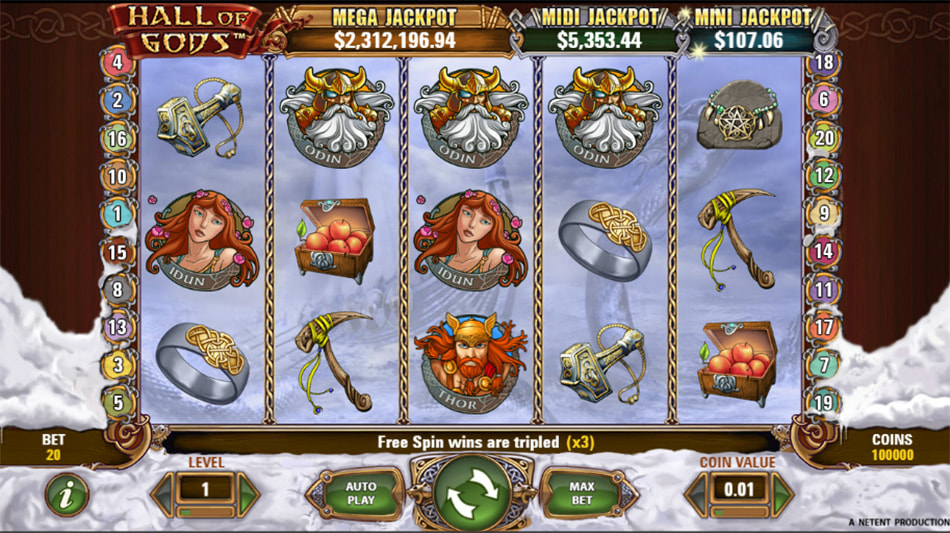
Task: Select payline number 16
Action: point(118,139)
